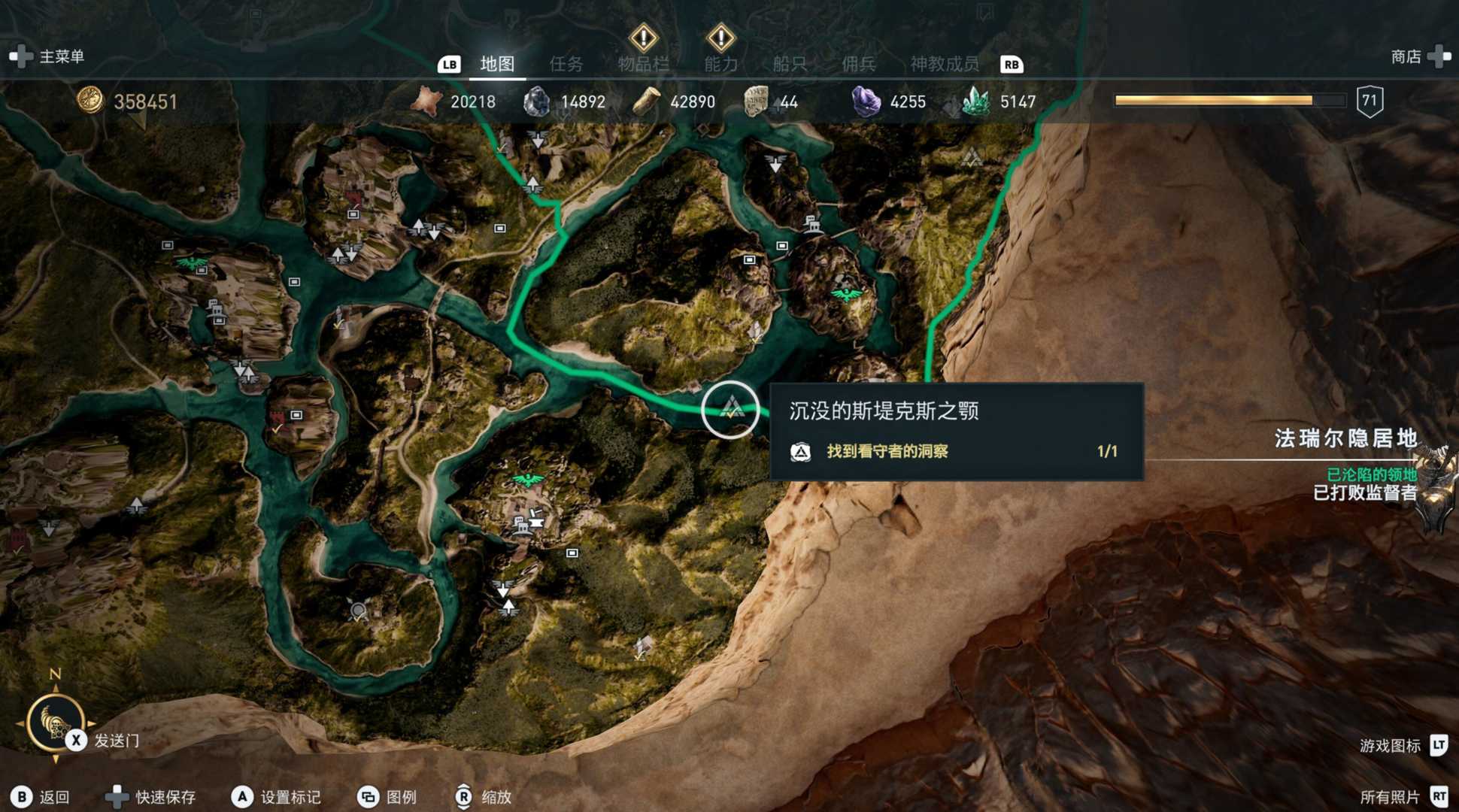Open the 任务 quests tab
Screen dimensions: 1459x812
[x=566, y=64]
